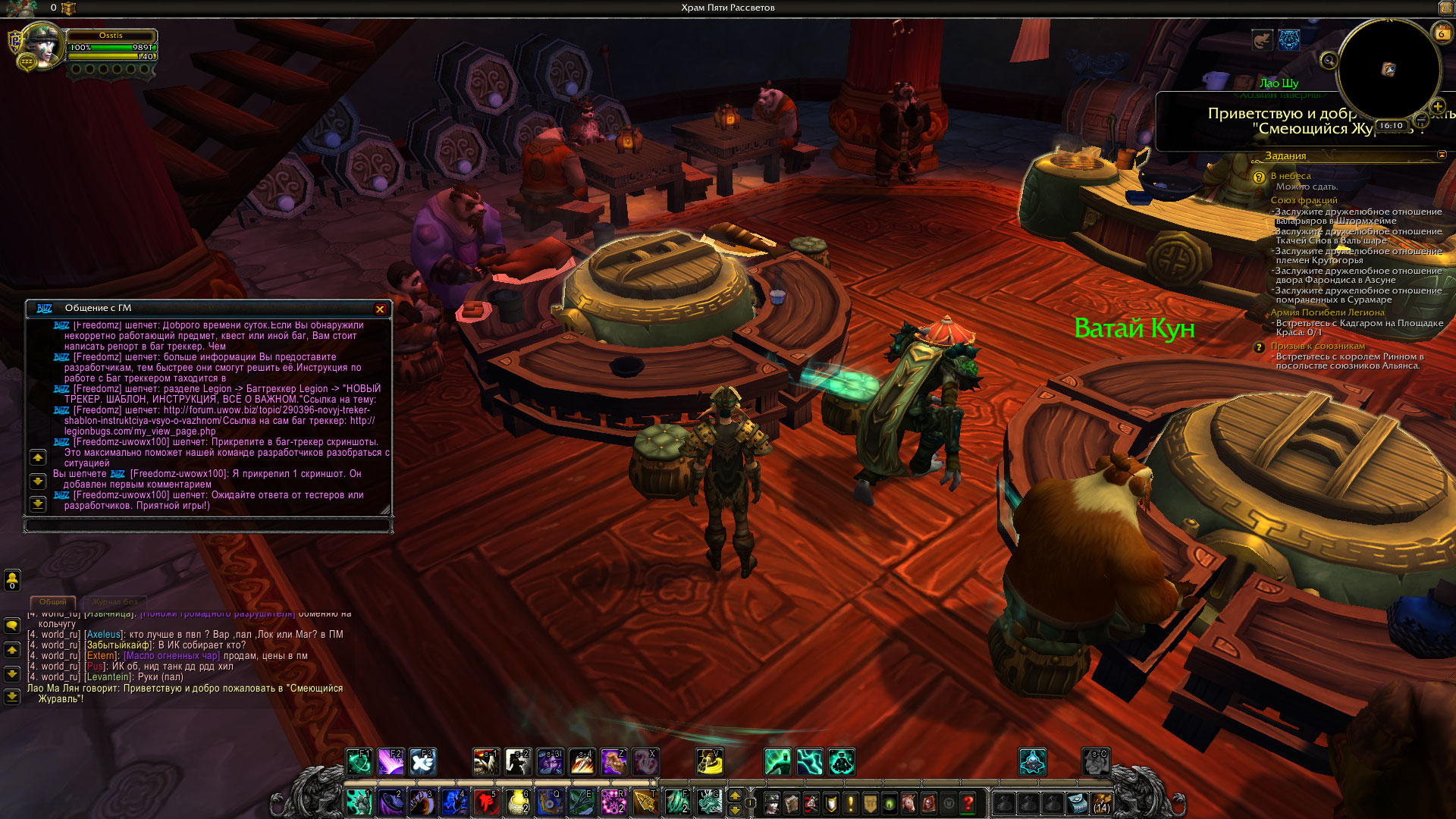The width and height of the screenshot is (1456, 819).
Task: Activate the yellow keg ability on key 6
Action: 518,802
